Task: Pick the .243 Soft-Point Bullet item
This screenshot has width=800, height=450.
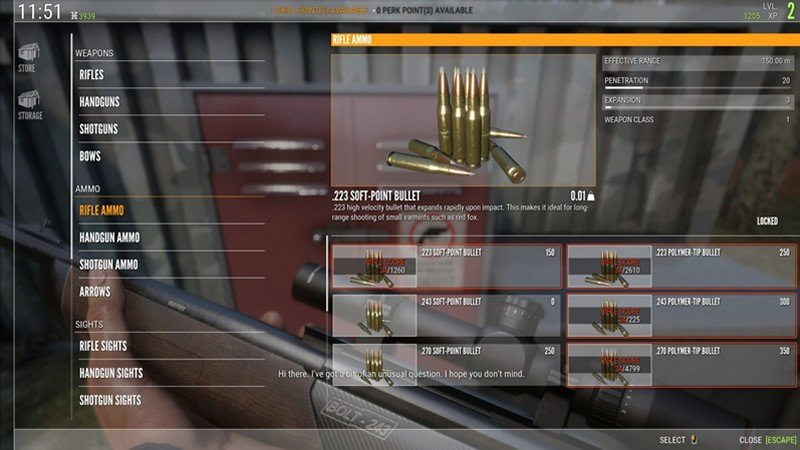Action: [446, 314]
